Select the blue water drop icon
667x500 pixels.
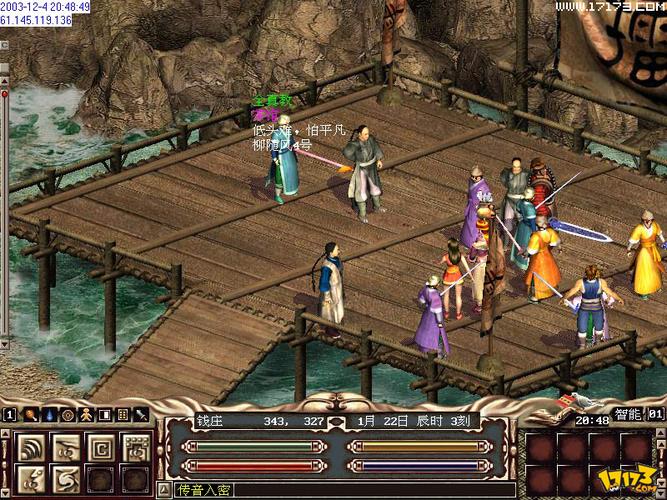click(50, 414)
